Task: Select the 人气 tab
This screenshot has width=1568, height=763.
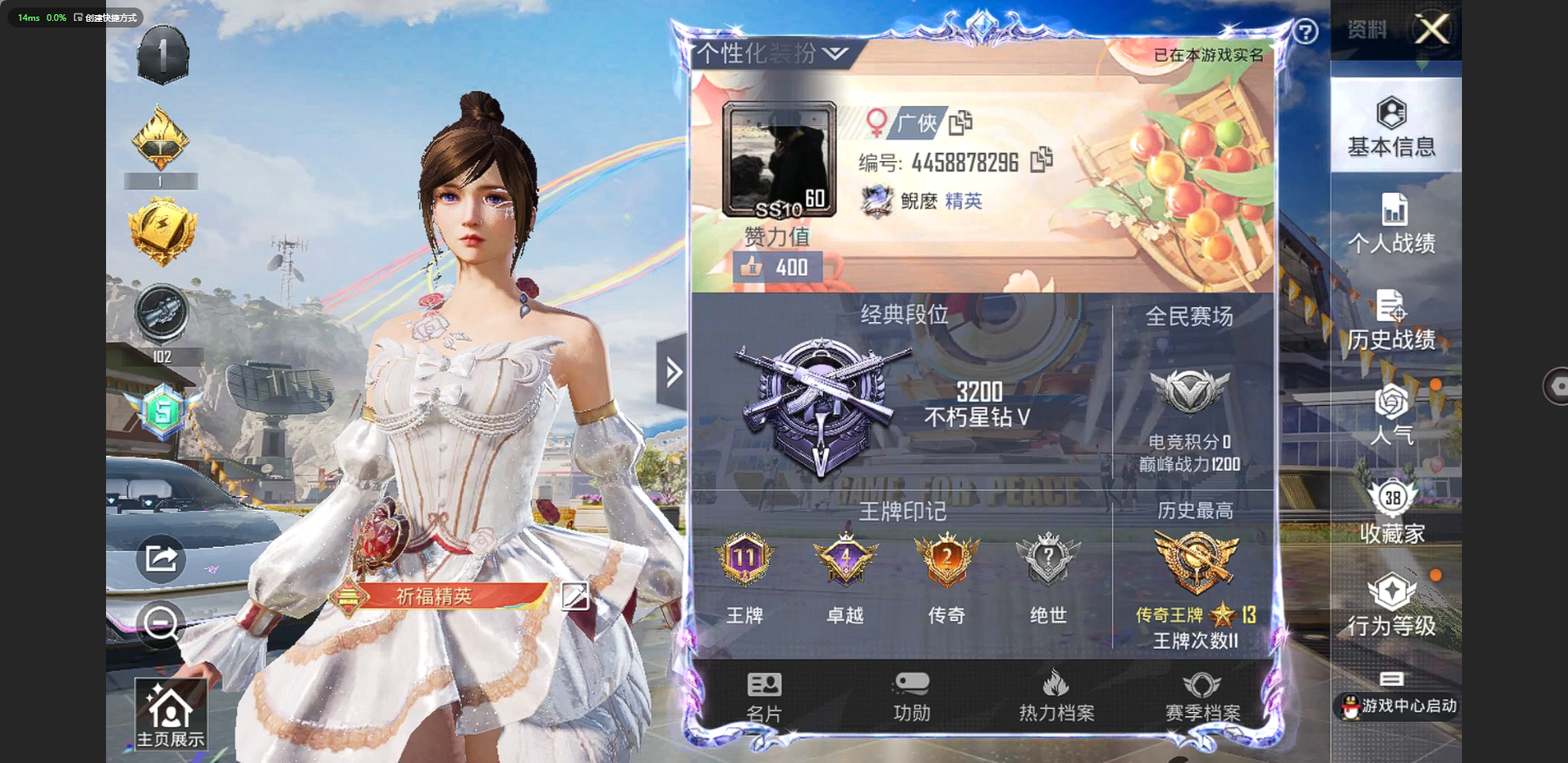Action: pos(1392,415)
